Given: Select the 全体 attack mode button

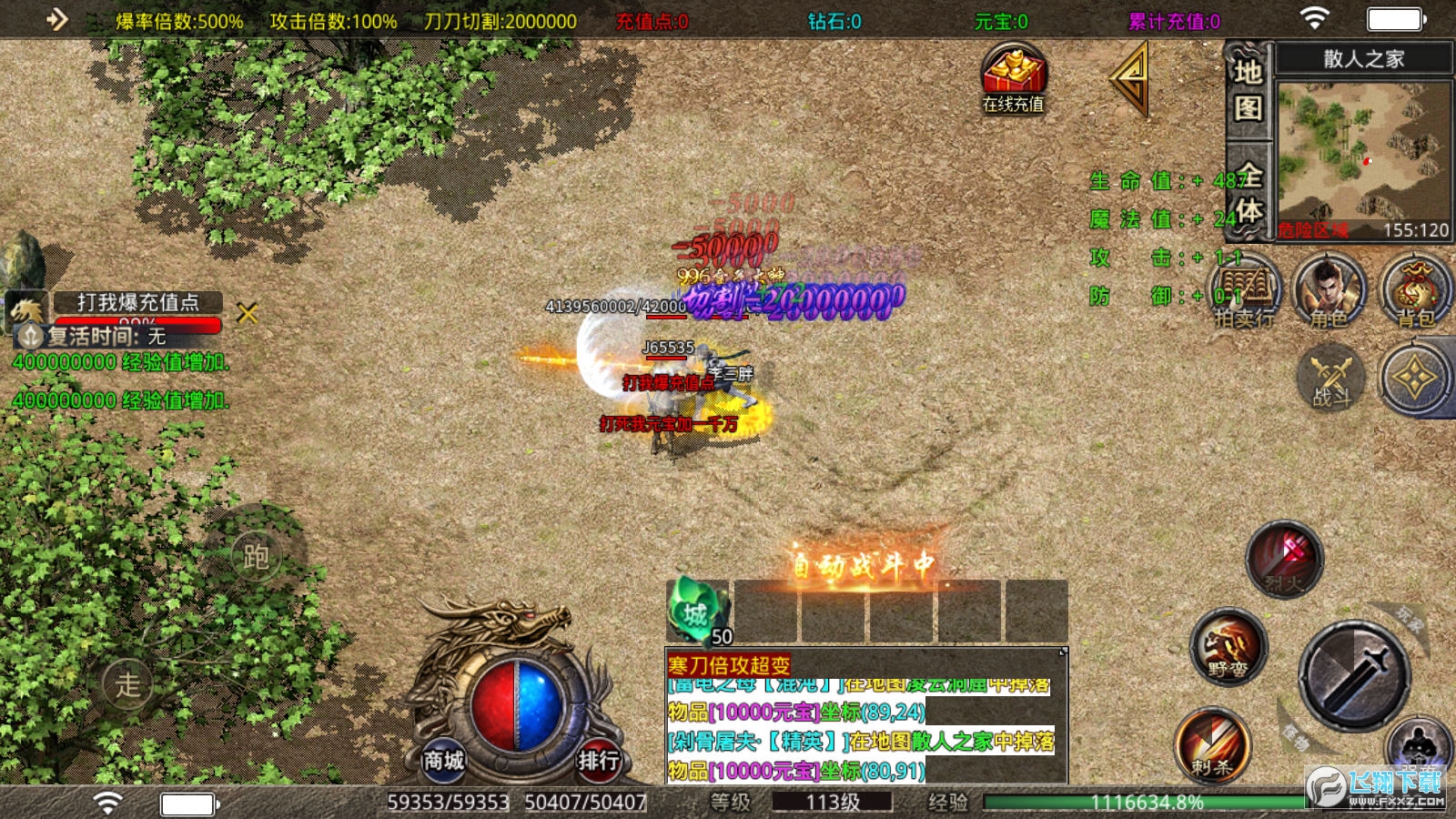Looking at the screenshot, I should pos(1249,193).
